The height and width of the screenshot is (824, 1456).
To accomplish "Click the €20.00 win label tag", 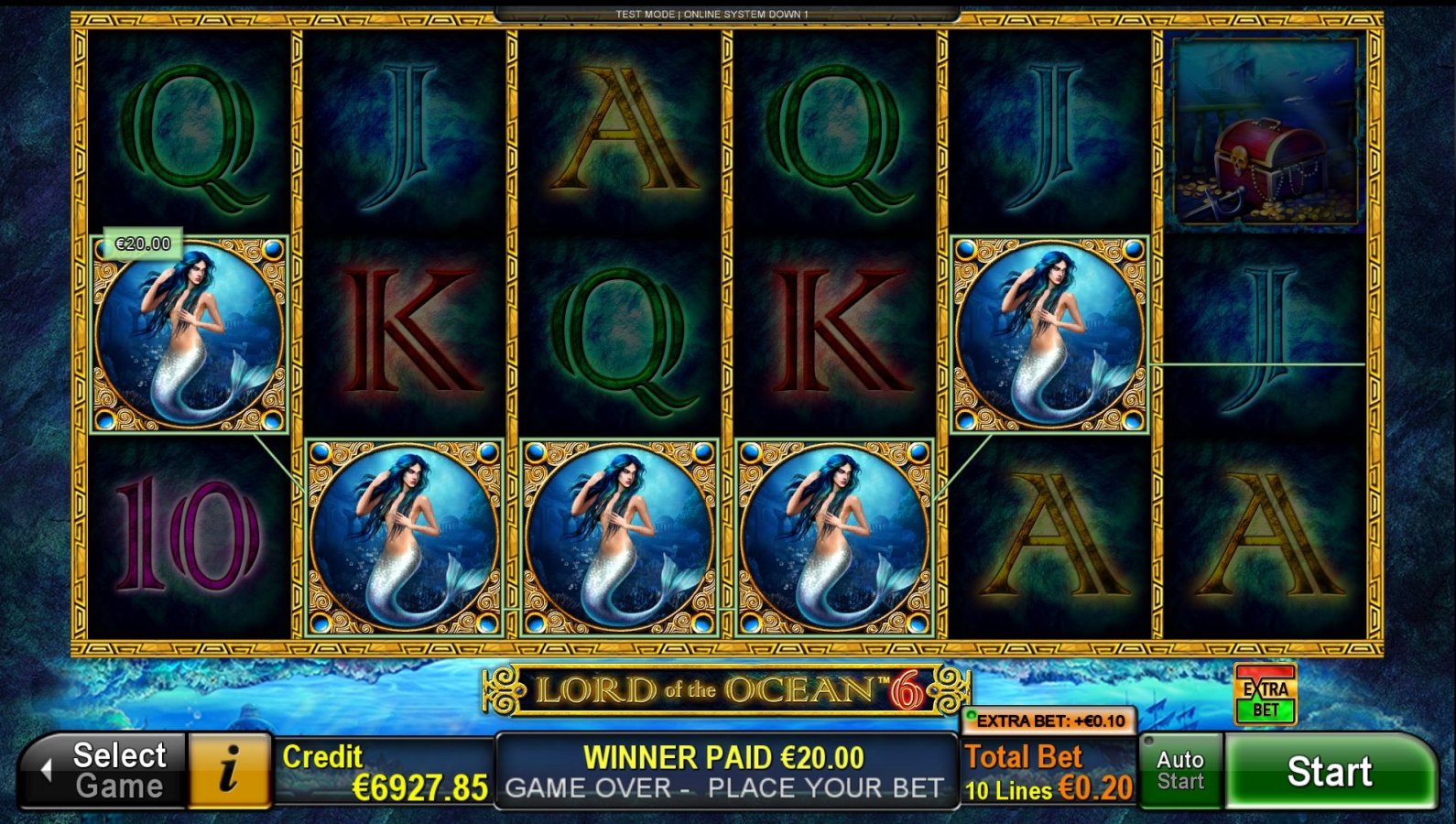I will click(143, 244).
